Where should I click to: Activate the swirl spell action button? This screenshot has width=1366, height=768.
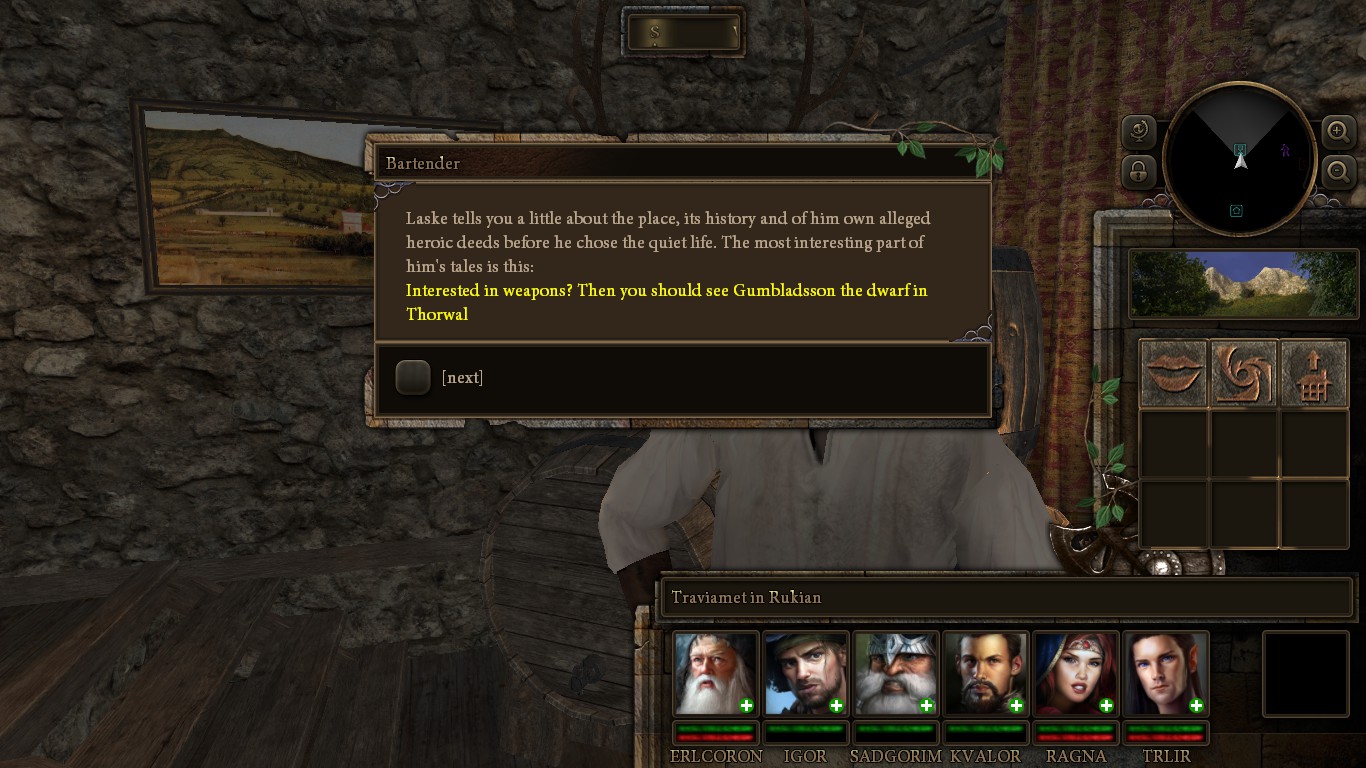coord(1244,373)
